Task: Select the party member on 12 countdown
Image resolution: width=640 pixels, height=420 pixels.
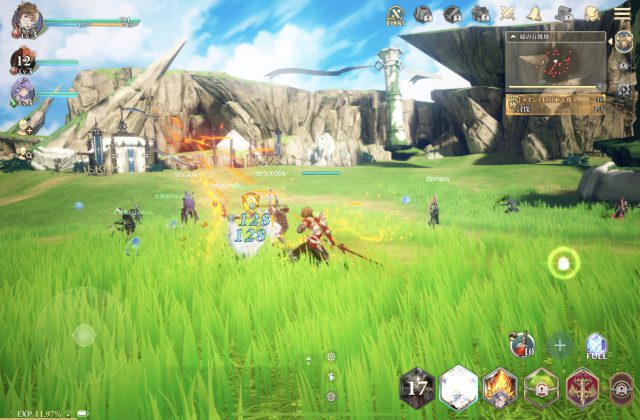Action: 24,59
